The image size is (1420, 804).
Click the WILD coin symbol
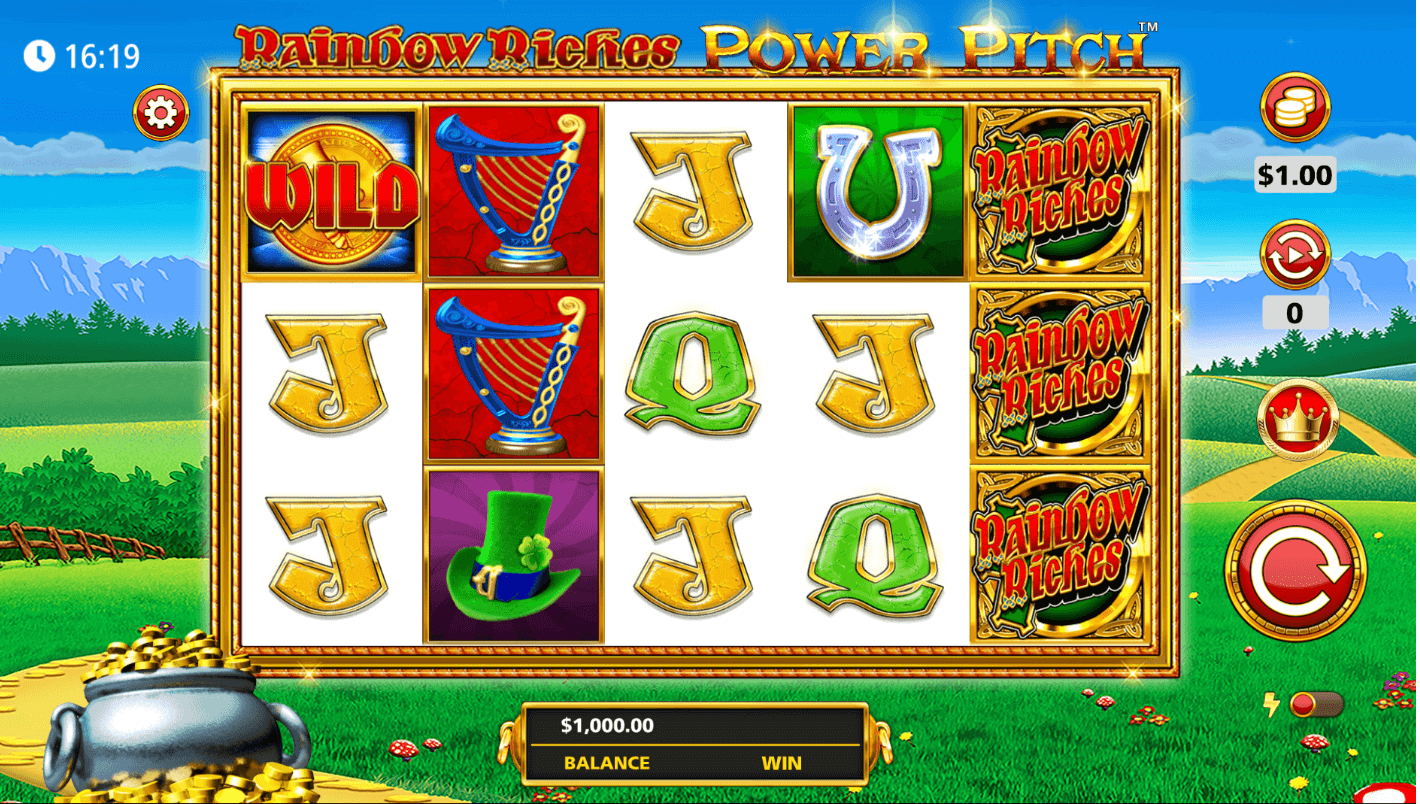pyautogui.click(x=330, y=191)
